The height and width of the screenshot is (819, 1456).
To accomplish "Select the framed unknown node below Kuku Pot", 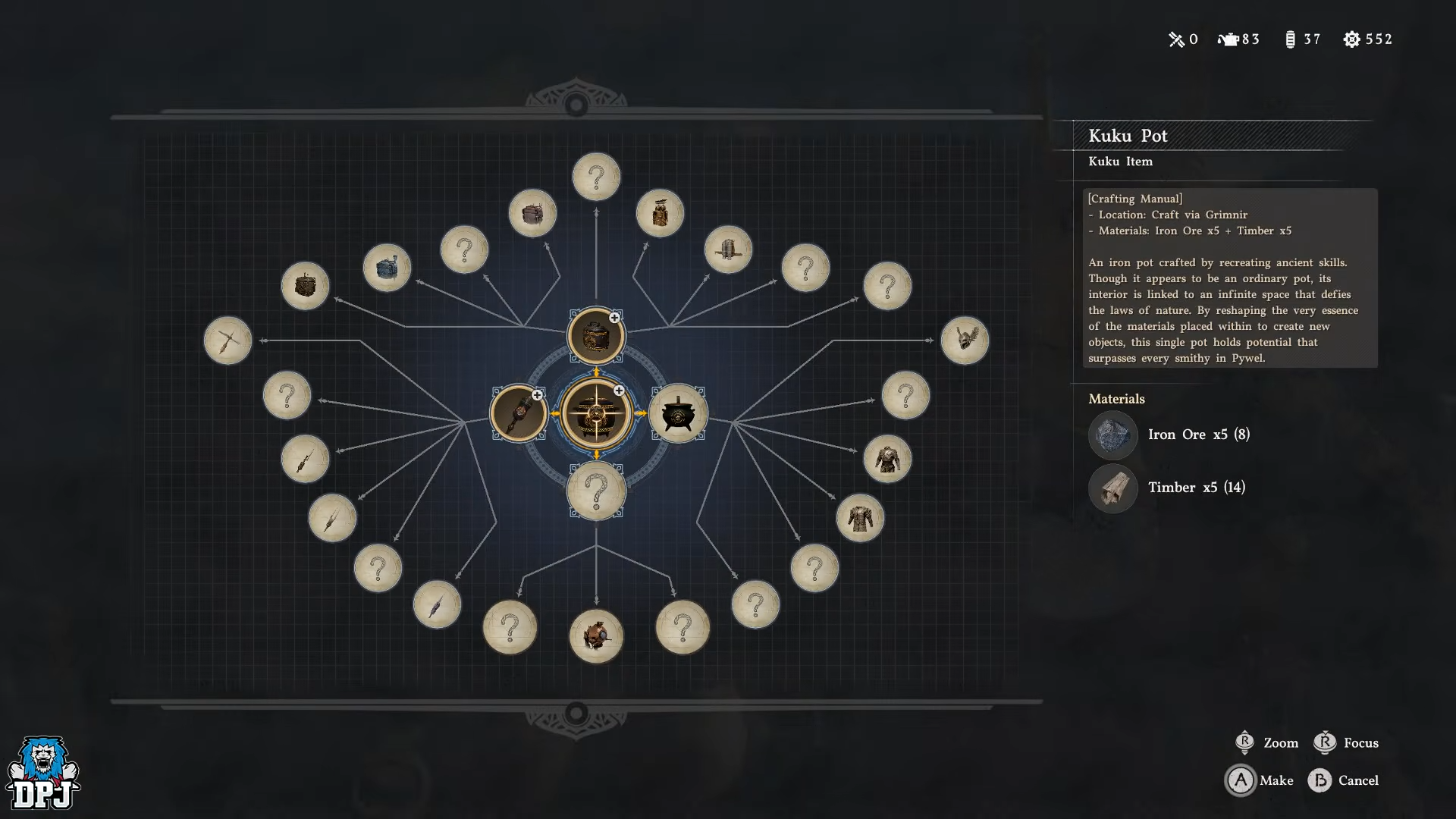I will click(596, 491).
